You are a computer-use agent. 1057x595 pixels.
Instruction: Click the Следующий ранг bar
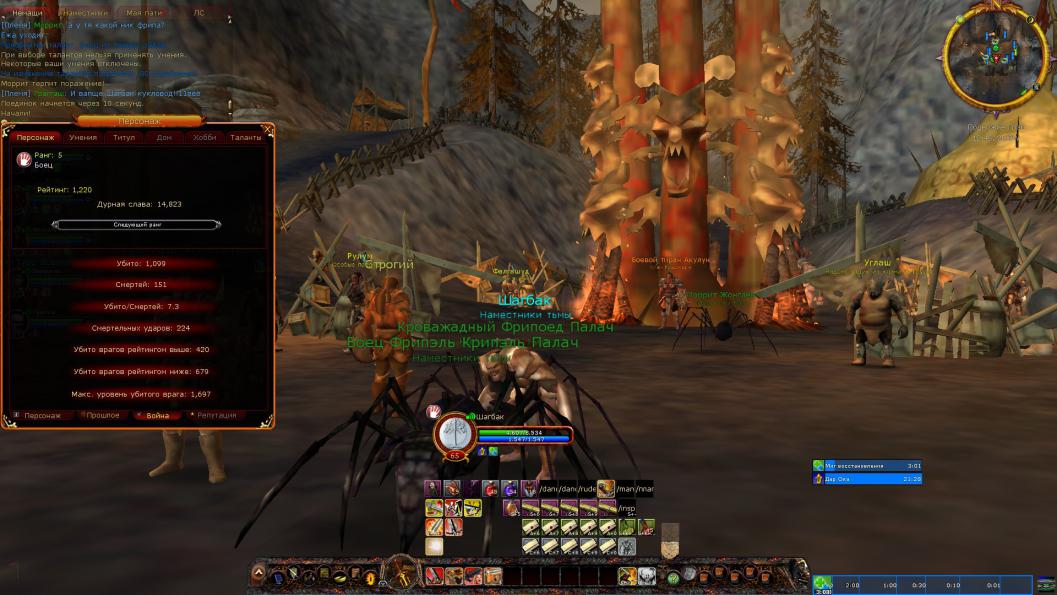pyautogui.click(x=136, y=225)
